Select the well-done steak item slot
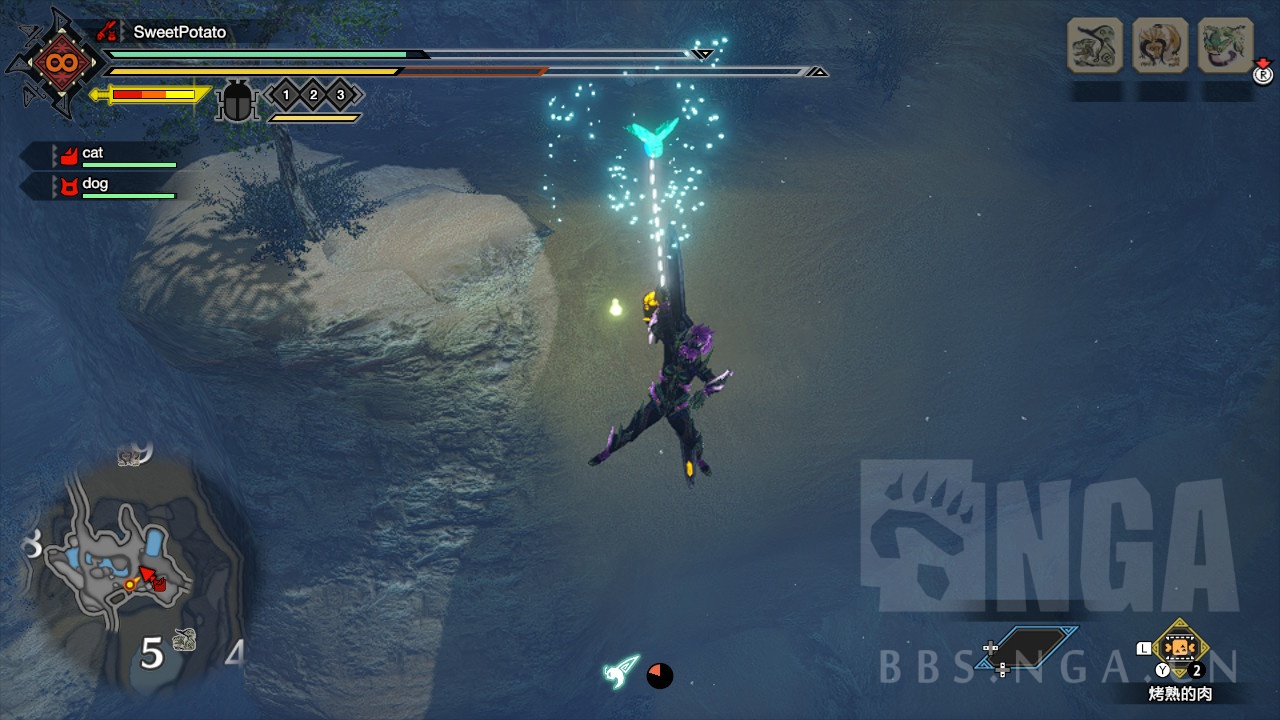 1180,648
